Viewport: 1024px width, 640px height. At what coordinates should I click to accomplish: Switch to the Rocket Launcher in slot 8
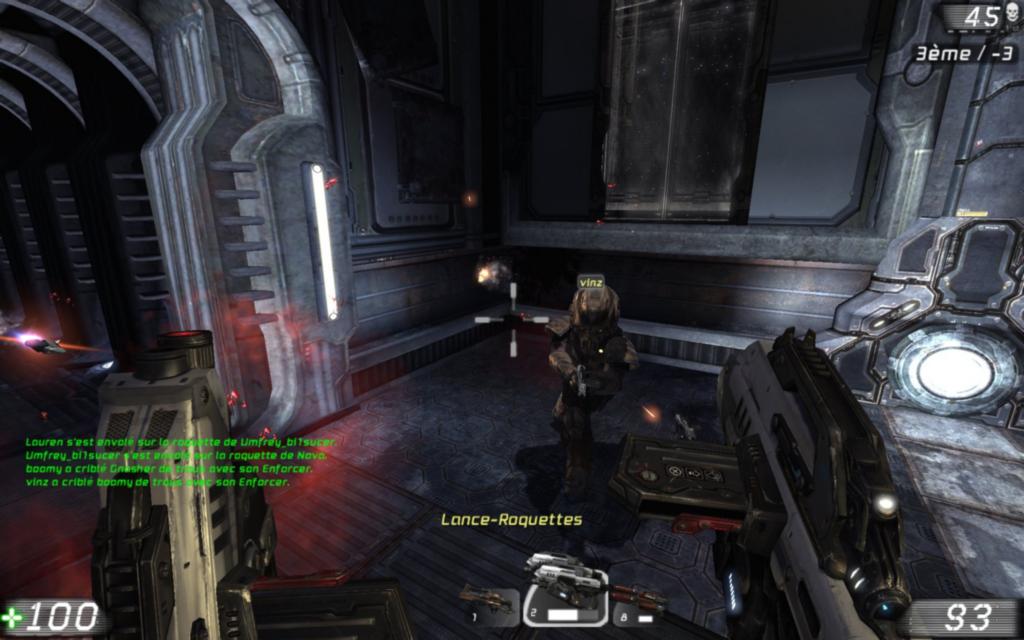point(640,600)
